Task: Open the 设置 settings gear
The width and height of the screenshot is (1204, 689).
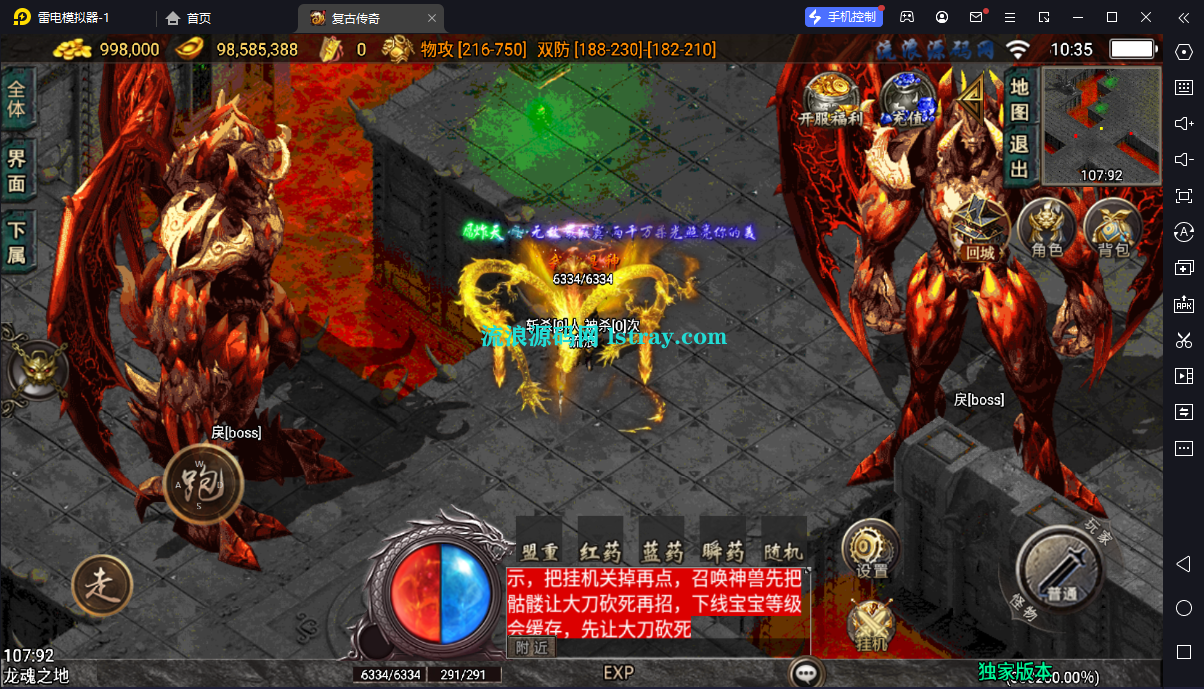Action: [871, 549]
